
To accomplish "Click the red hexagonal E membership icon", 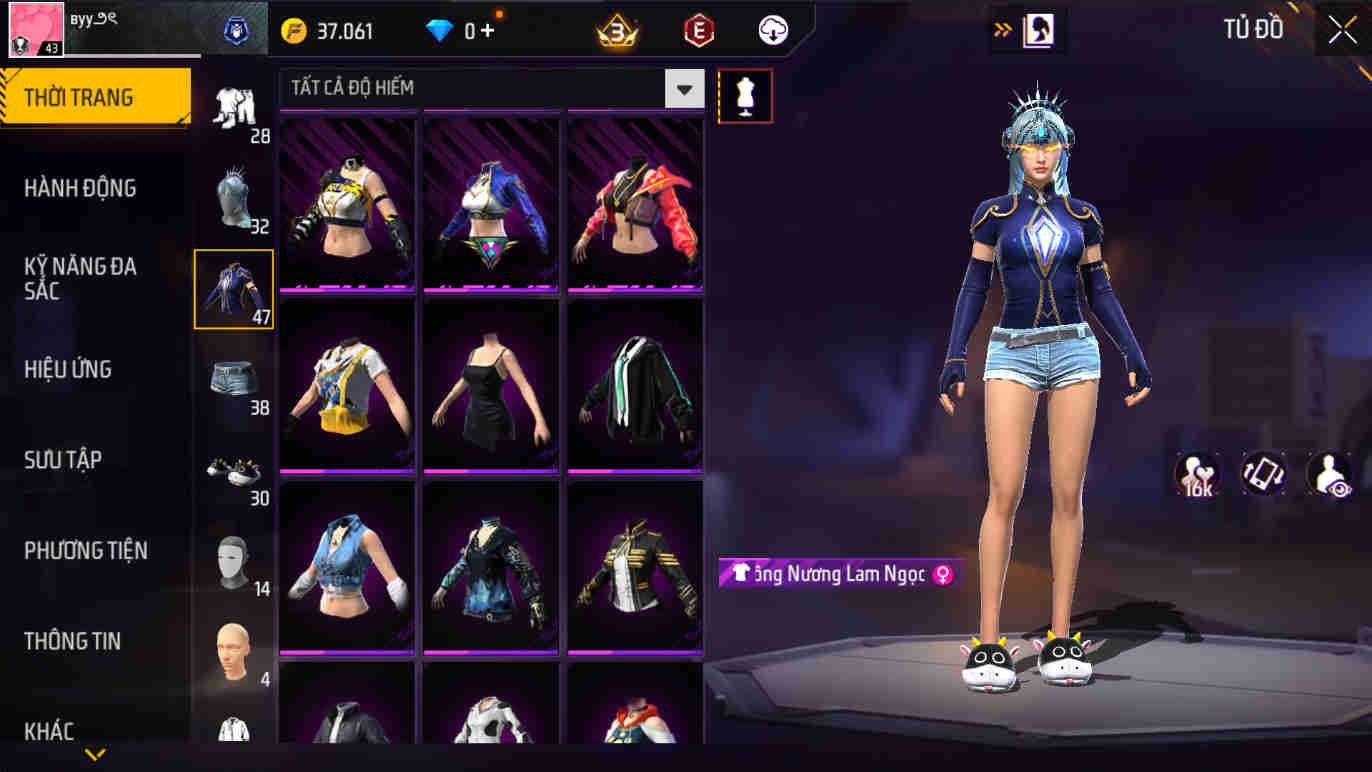I will (698, 30).
